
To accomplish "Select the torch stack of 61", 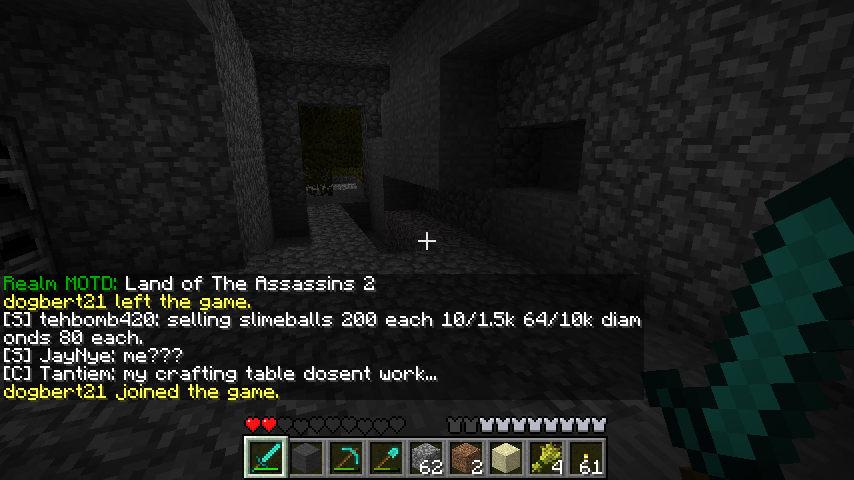I will click(x=587, y=459).
